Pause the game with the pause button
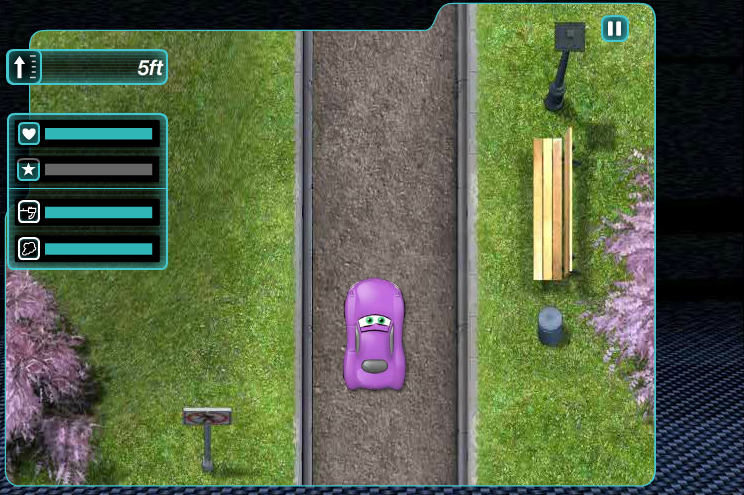744x495 pixels. pos(615,28)
